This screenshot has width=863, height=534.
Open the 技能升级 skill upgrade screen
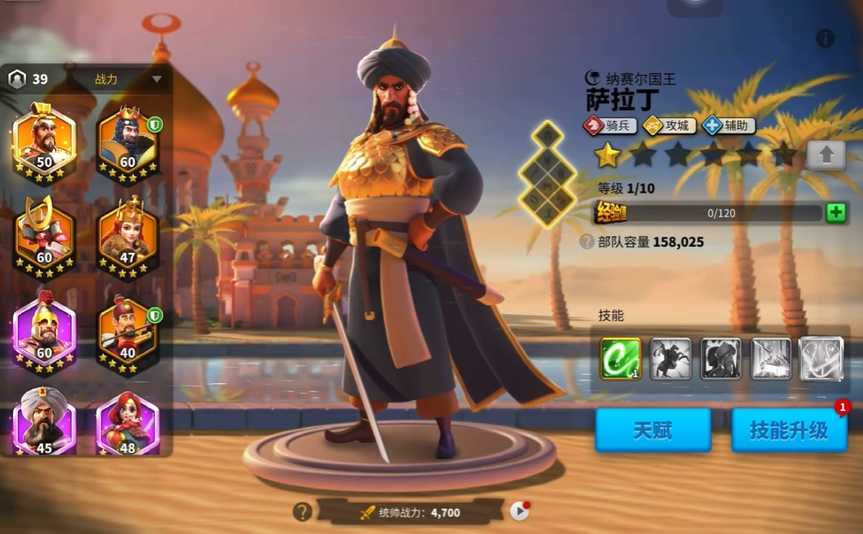(x=789, y=430)
